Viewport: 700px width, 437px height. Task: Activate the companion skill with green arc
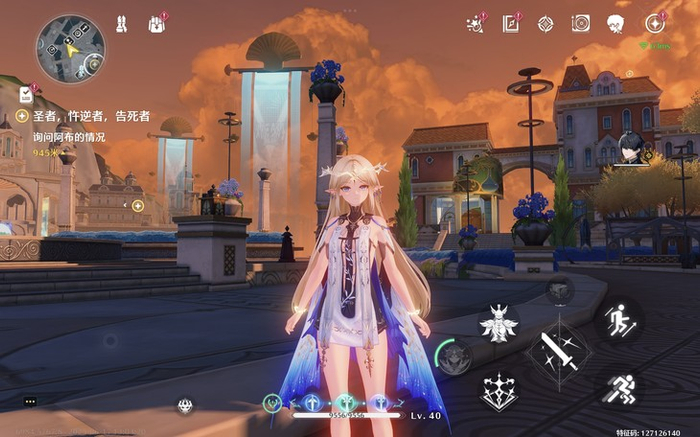(455, 356)
